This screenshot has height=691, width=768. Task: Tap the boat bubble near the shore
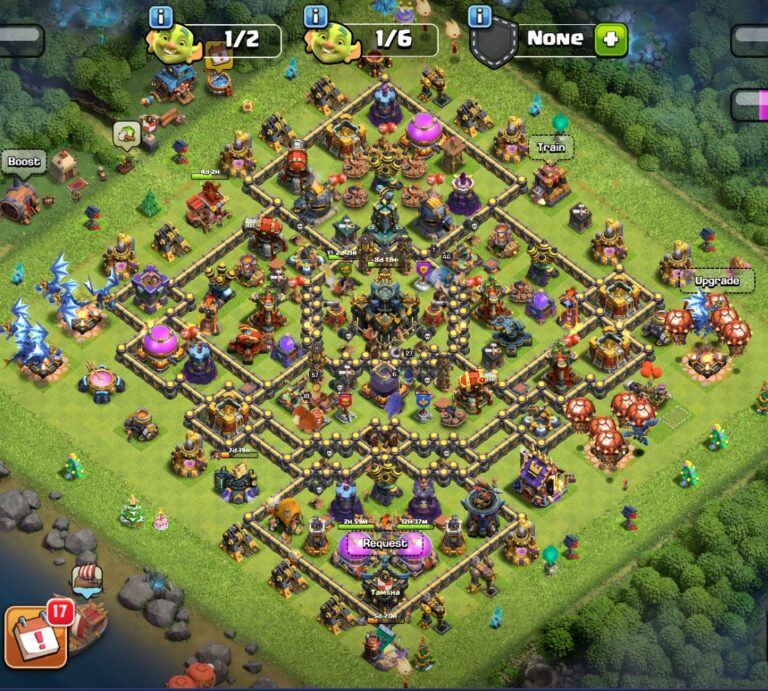(x=87, y=578)
